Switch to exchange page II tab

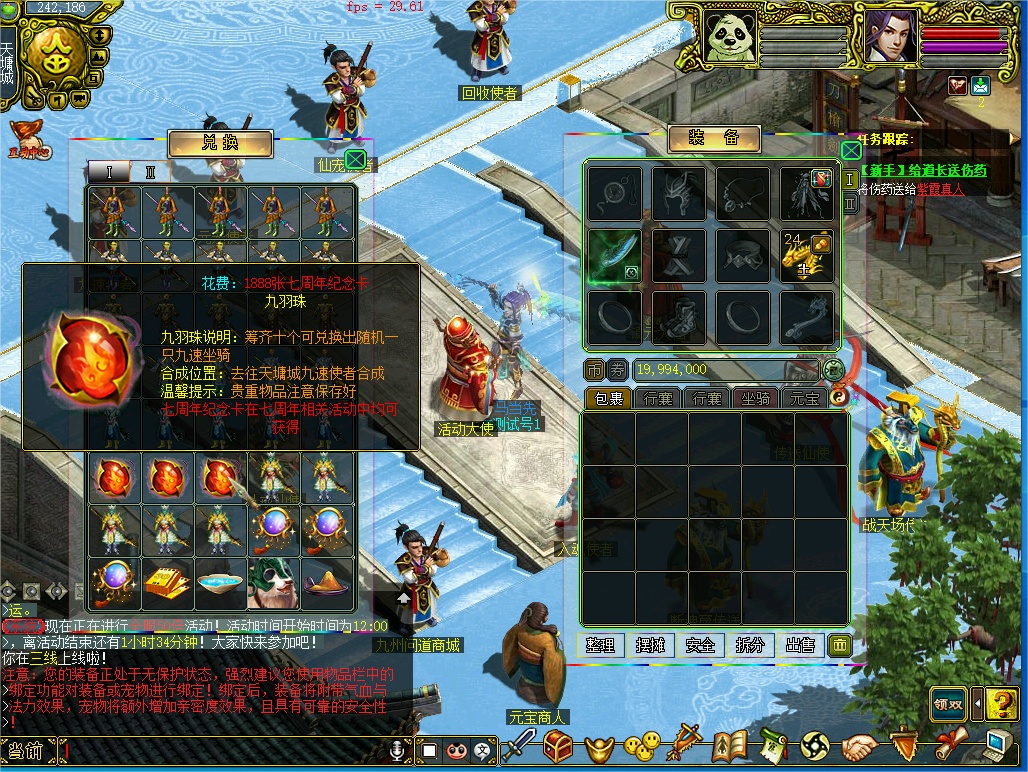pos(151,172)
